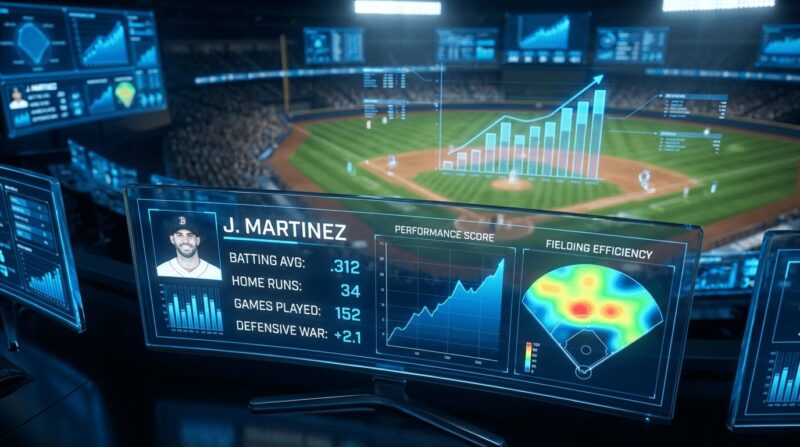Screen dimensions: 800x447
Task: Select the J. Martinez player portrait
Action: tap(189, 246)
